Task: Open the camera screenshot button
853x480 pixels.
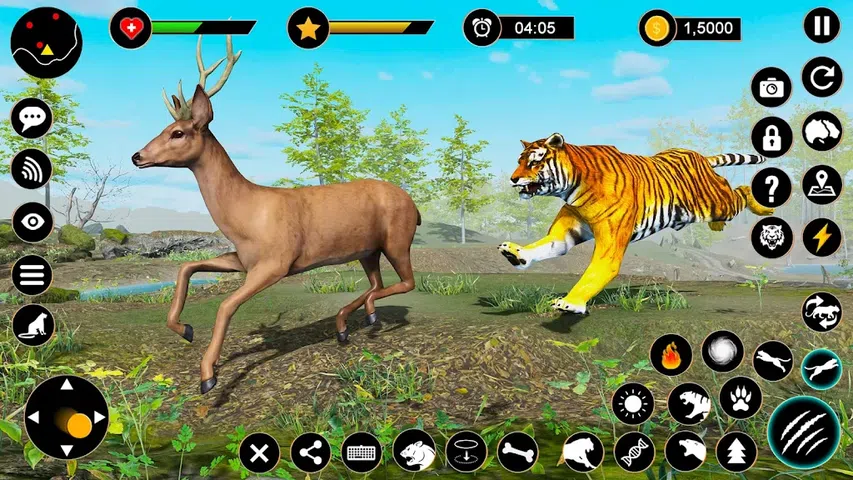Action: click(x=771, y=87)
